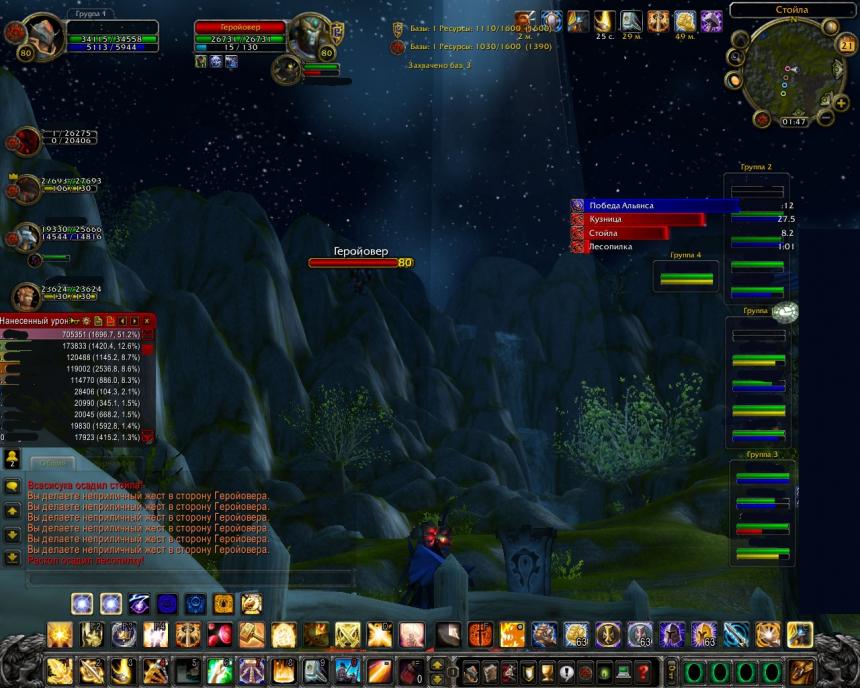This screenshot has height=688, width=860.
Task: Switch damage meter to previous mode arrow
Action: [123, 320]
